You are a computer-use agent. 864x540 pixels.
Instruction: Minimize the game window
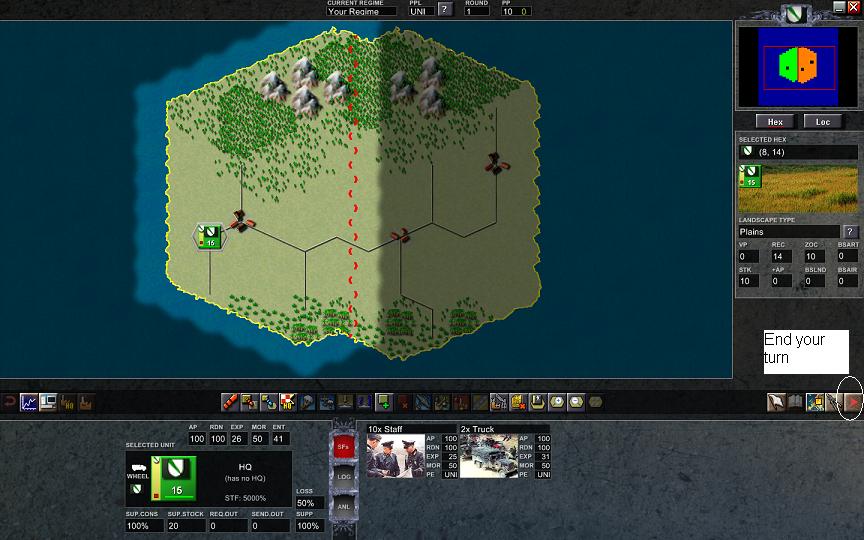[x=839, y=7]
